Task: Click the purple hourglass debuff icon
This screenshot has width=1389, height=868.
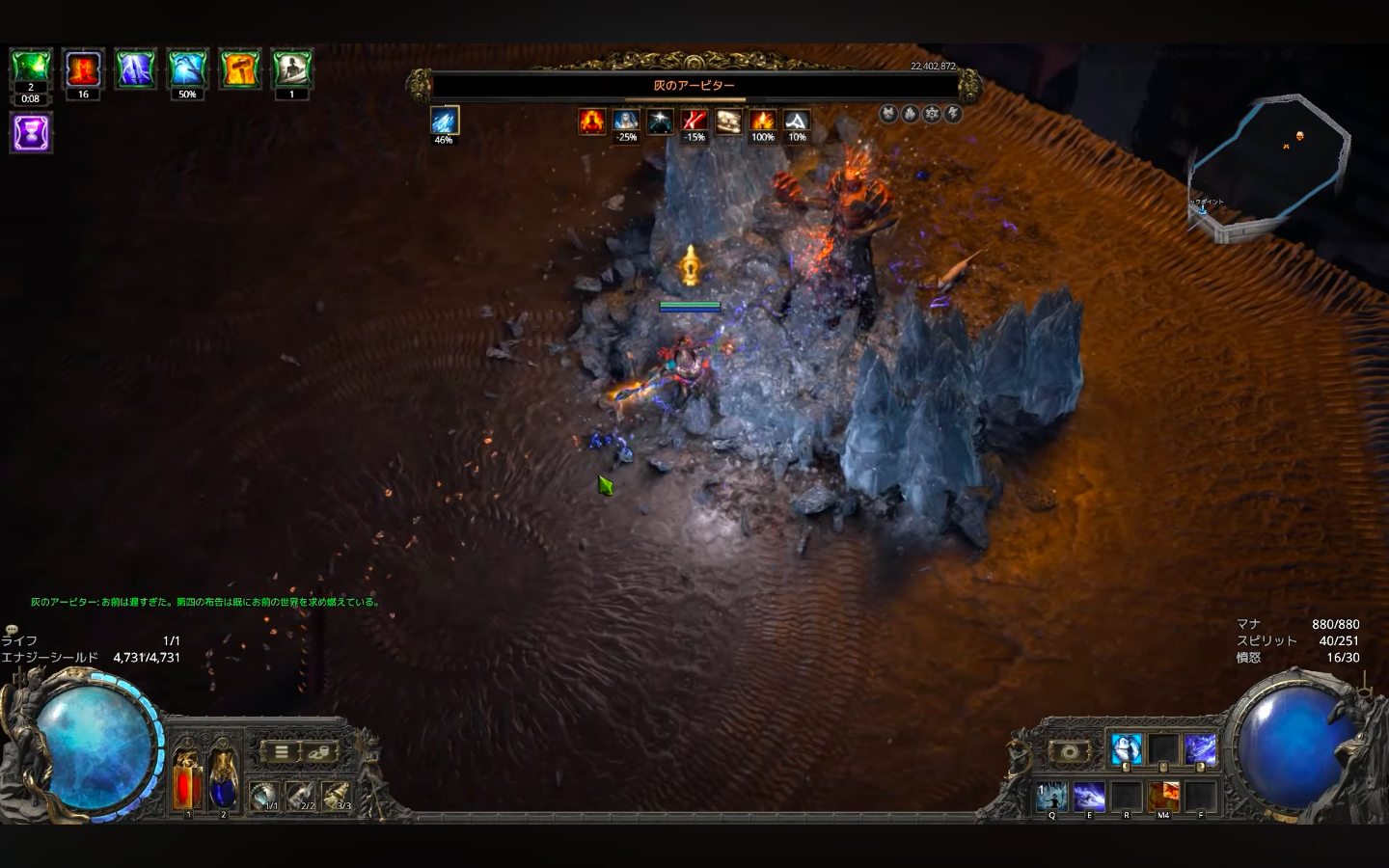Action: (31, 132)
